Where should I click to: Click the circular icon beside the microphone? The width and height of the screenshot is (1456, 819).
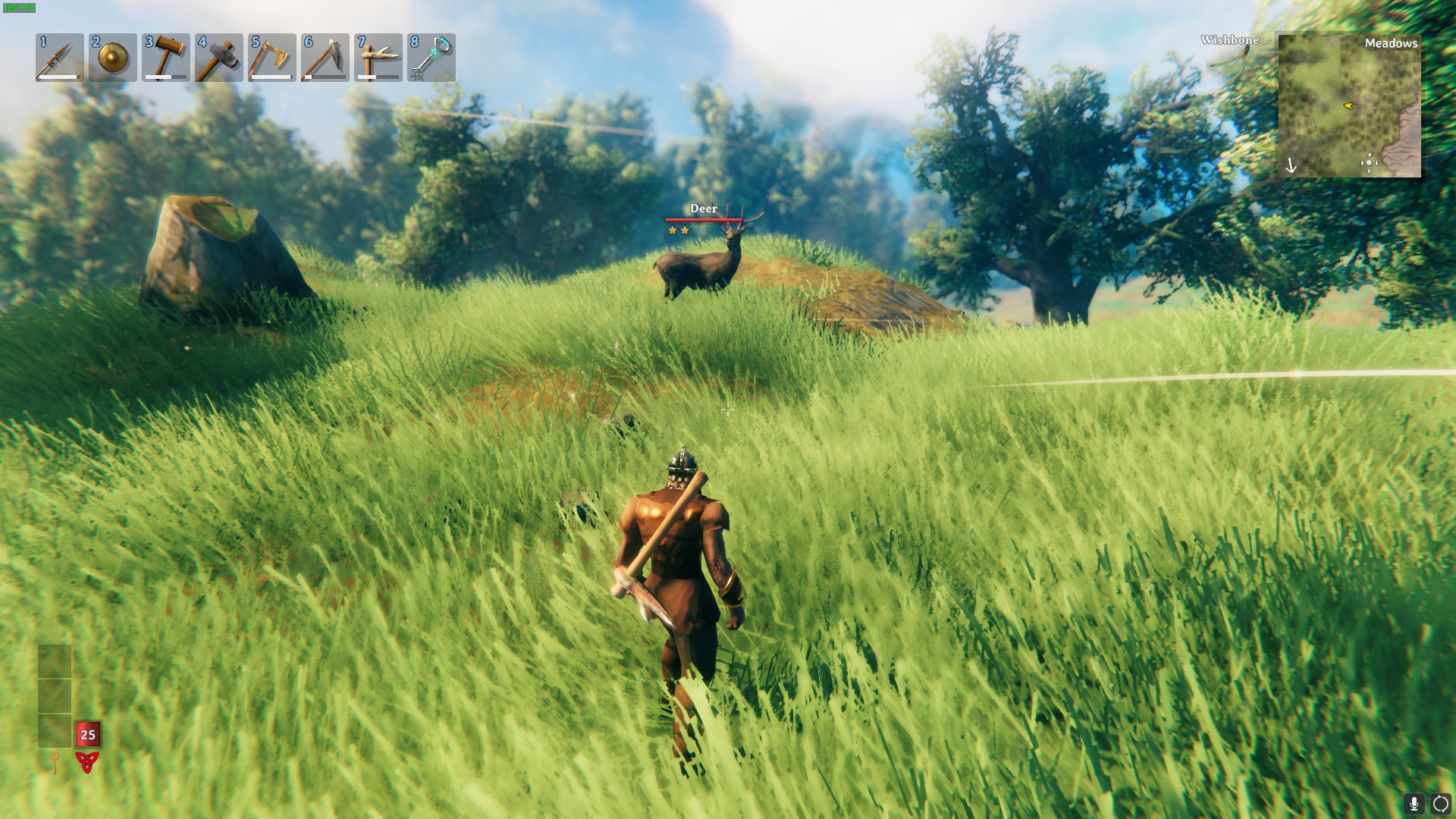[1440, 803]
